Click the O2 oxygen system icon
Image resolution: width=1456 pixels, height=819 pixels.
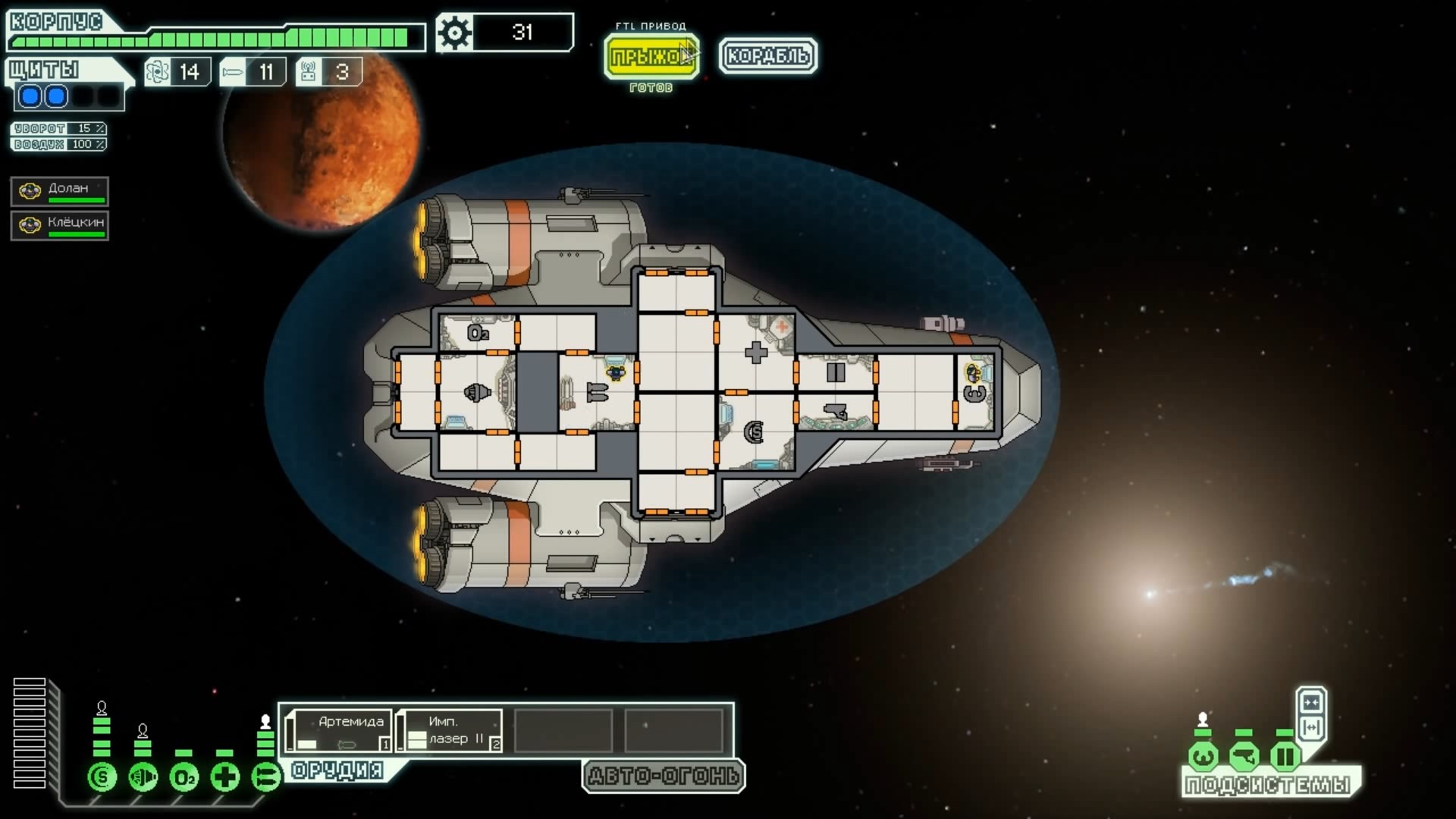(x=184, y=777)
